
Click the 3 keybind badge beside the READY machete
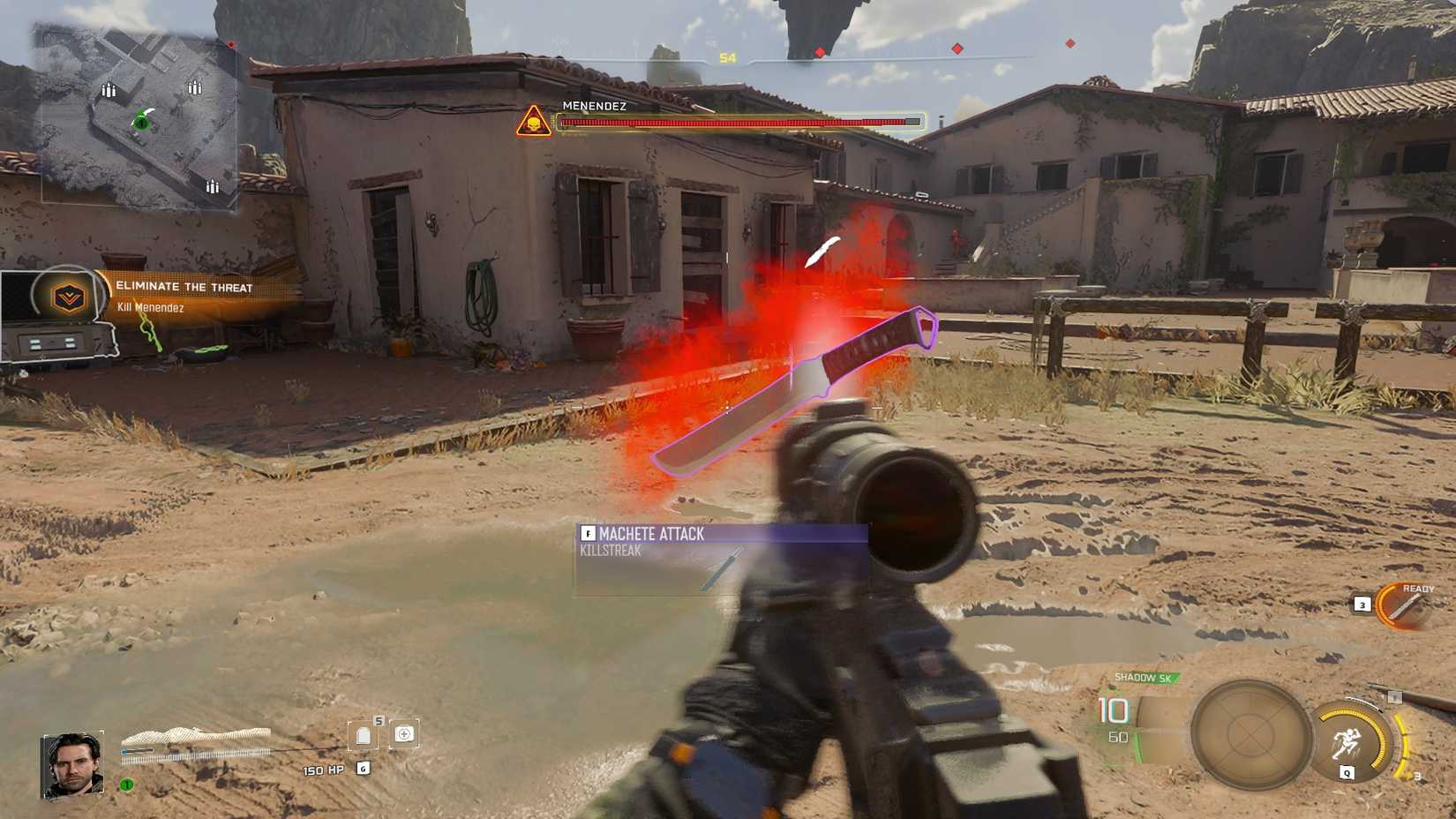pyautogui.click(x=1362, y=604)
